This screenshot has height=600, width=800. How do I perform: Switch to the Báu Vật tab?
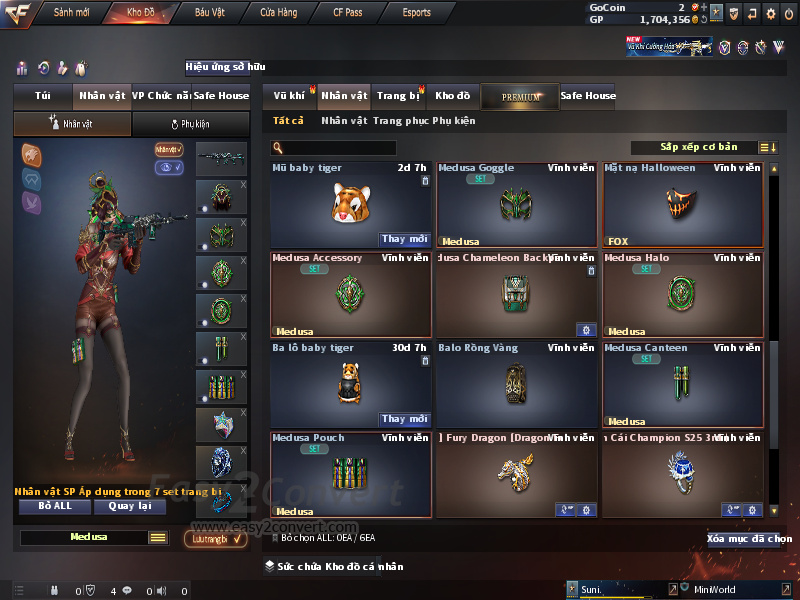210,13
